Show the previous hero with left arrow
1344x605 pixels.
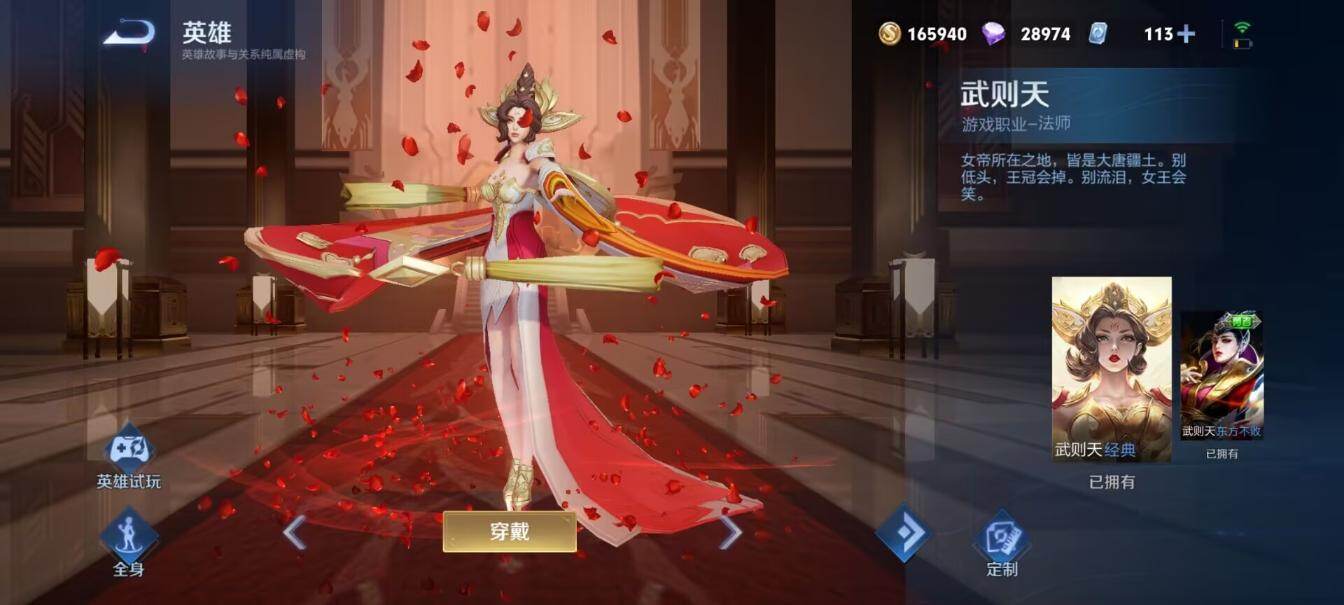point(294,532)
